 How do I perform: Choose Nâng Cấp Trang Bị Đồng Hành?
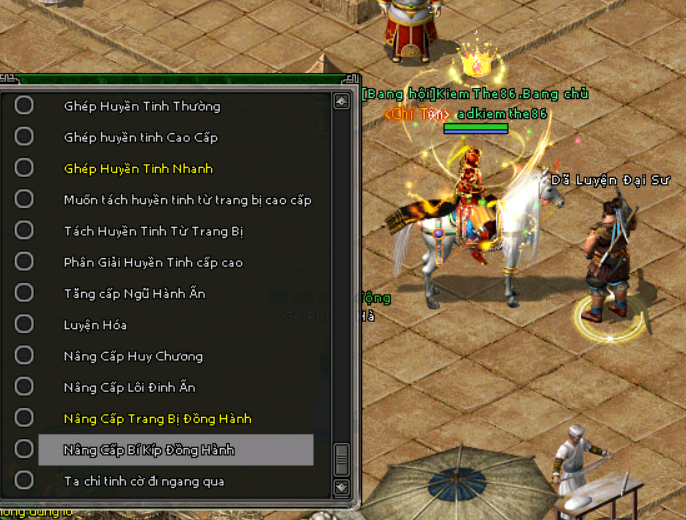[x=157, y=419]
